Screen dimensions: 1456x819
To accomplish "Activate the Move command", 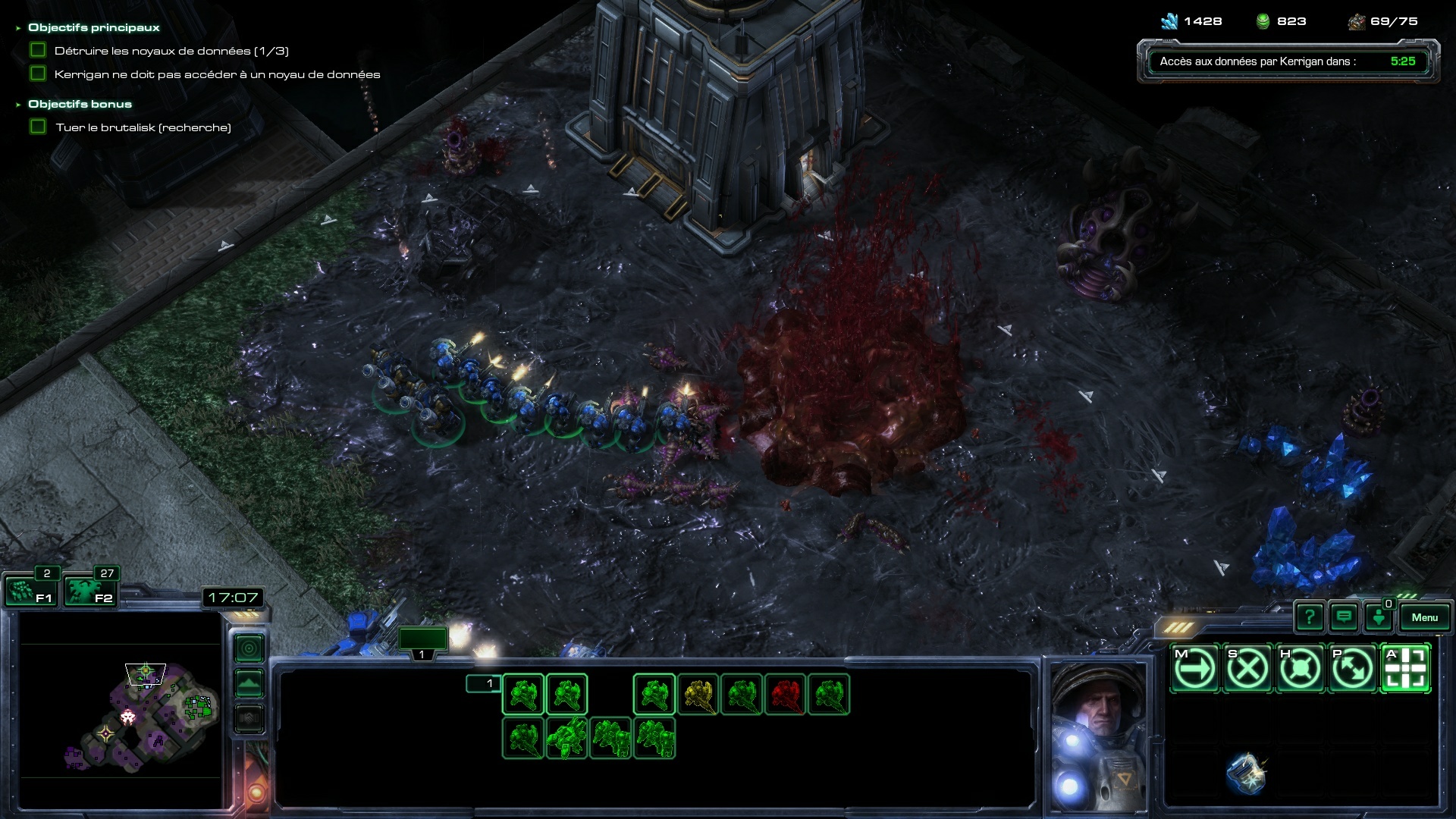I will 1195,669.
